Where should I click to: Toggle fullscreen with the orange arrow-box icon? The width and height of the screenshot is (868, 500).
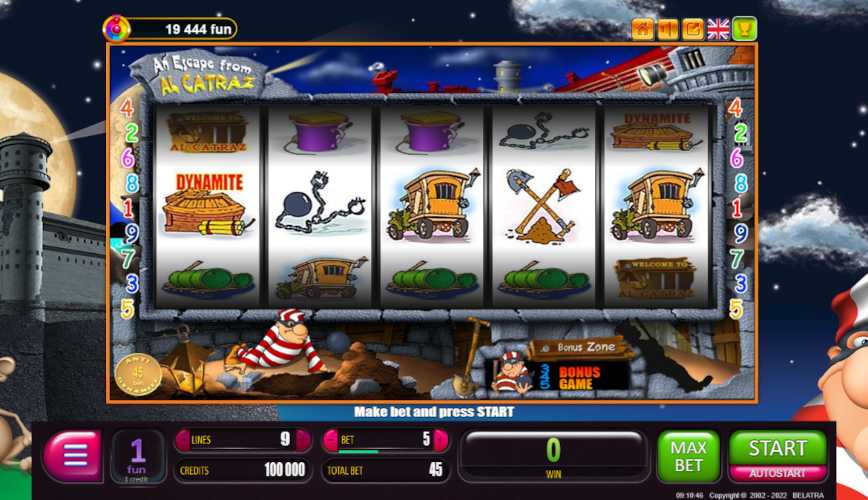(x=693, y=29)
